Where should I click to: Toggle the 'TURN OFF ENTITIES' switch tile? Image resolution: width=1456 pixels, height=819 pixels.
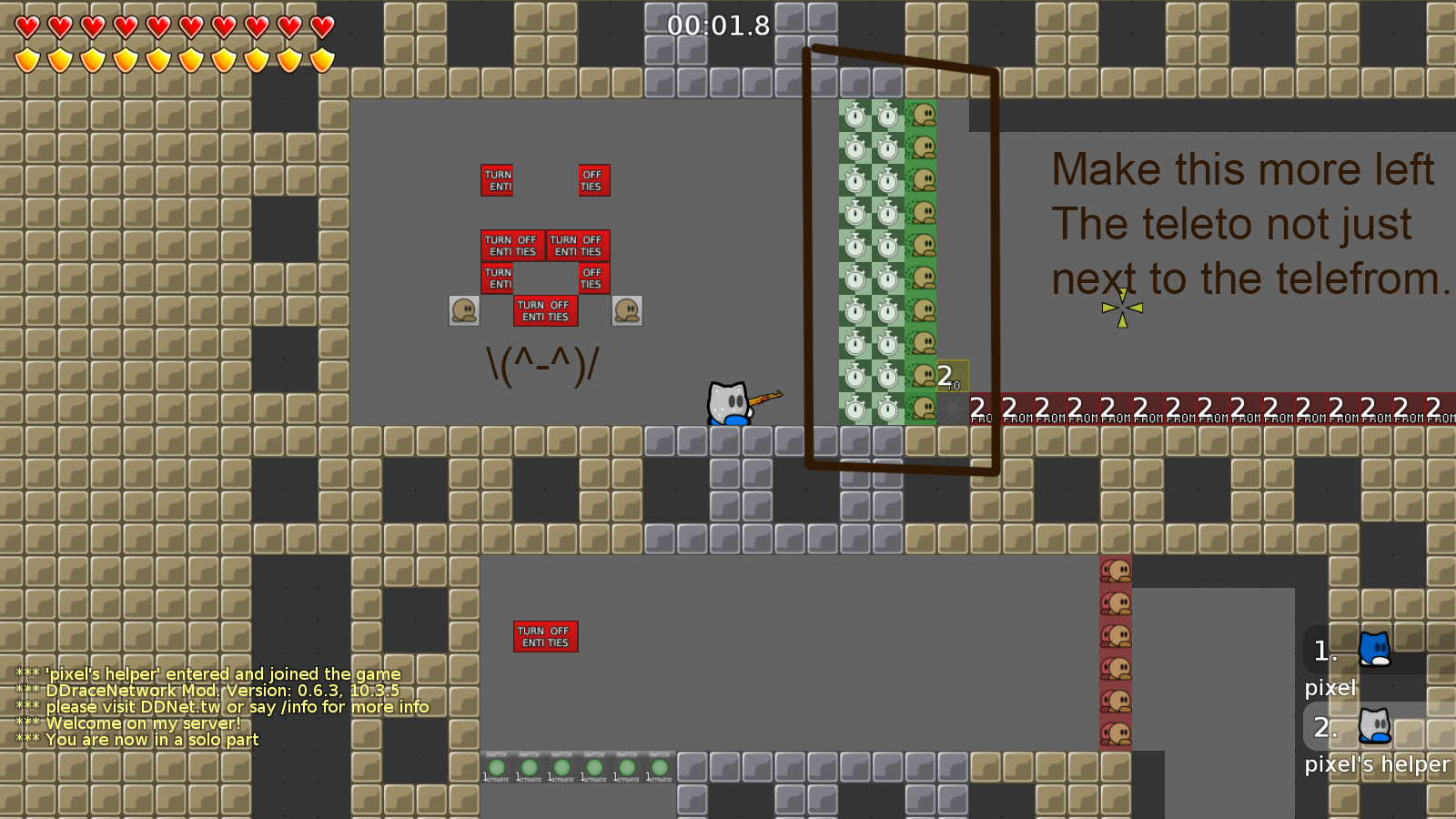point(545,637)
